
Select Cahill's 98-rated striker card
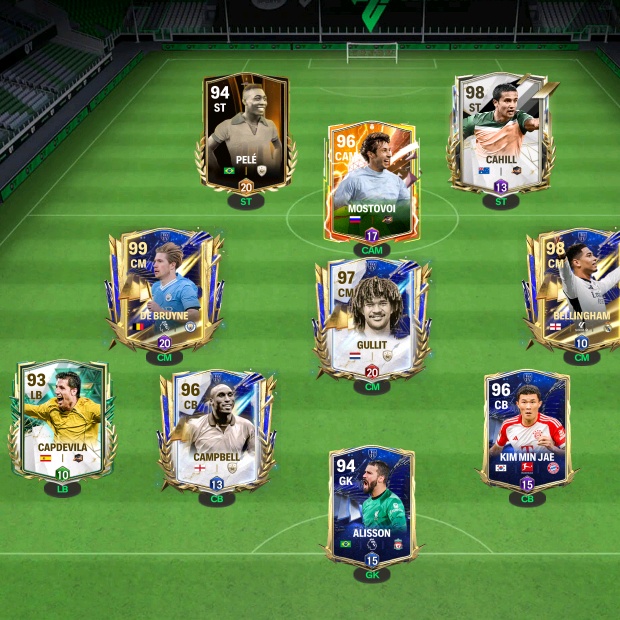point(500,132)
